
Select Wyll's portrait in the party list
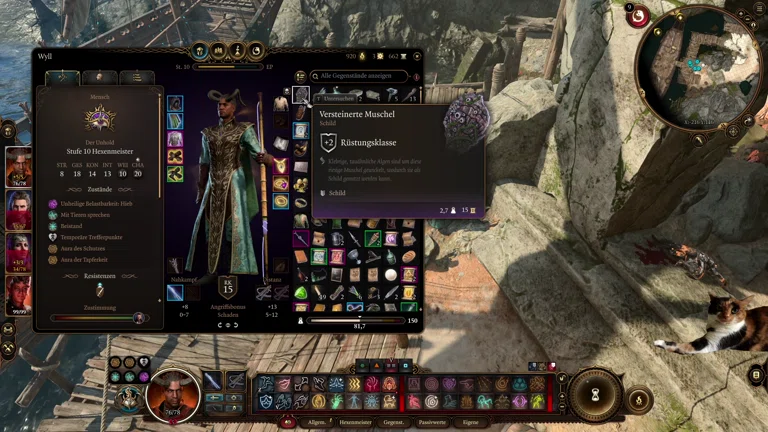pos(19,167)
